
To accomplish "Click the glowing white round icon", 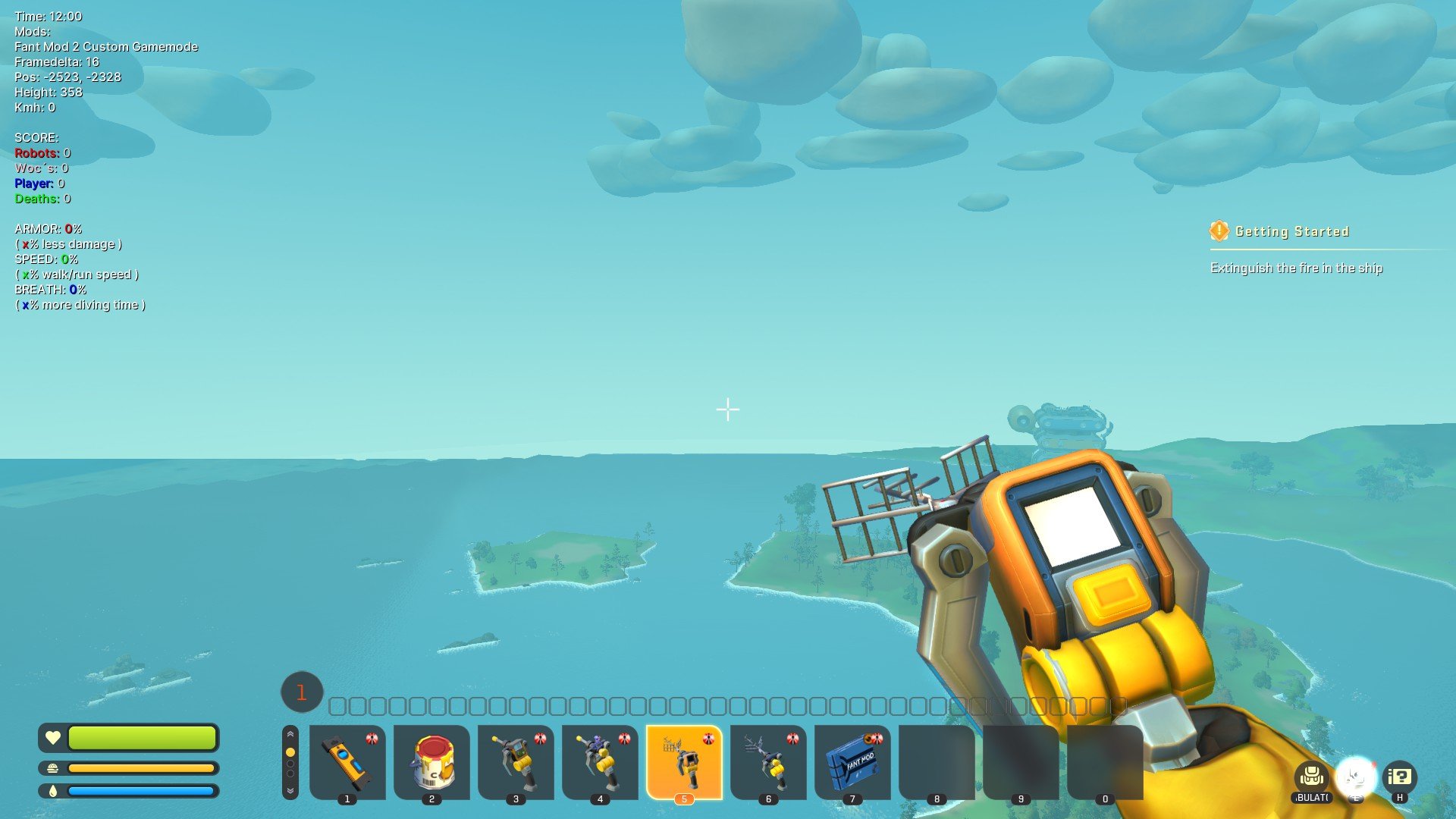I will pyautogui.click(x=1355, y=777).
